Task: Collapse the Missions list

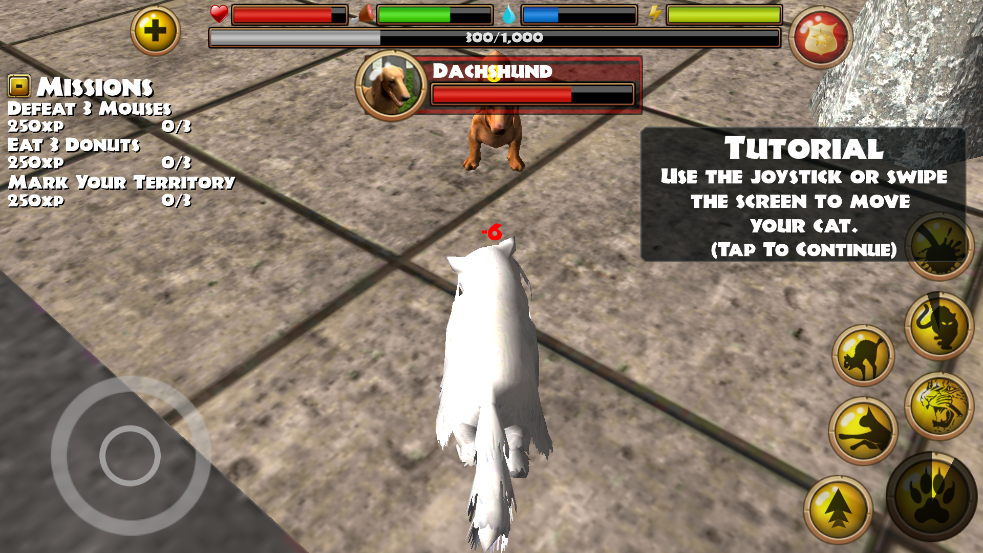Action: (x=19, y=86)
